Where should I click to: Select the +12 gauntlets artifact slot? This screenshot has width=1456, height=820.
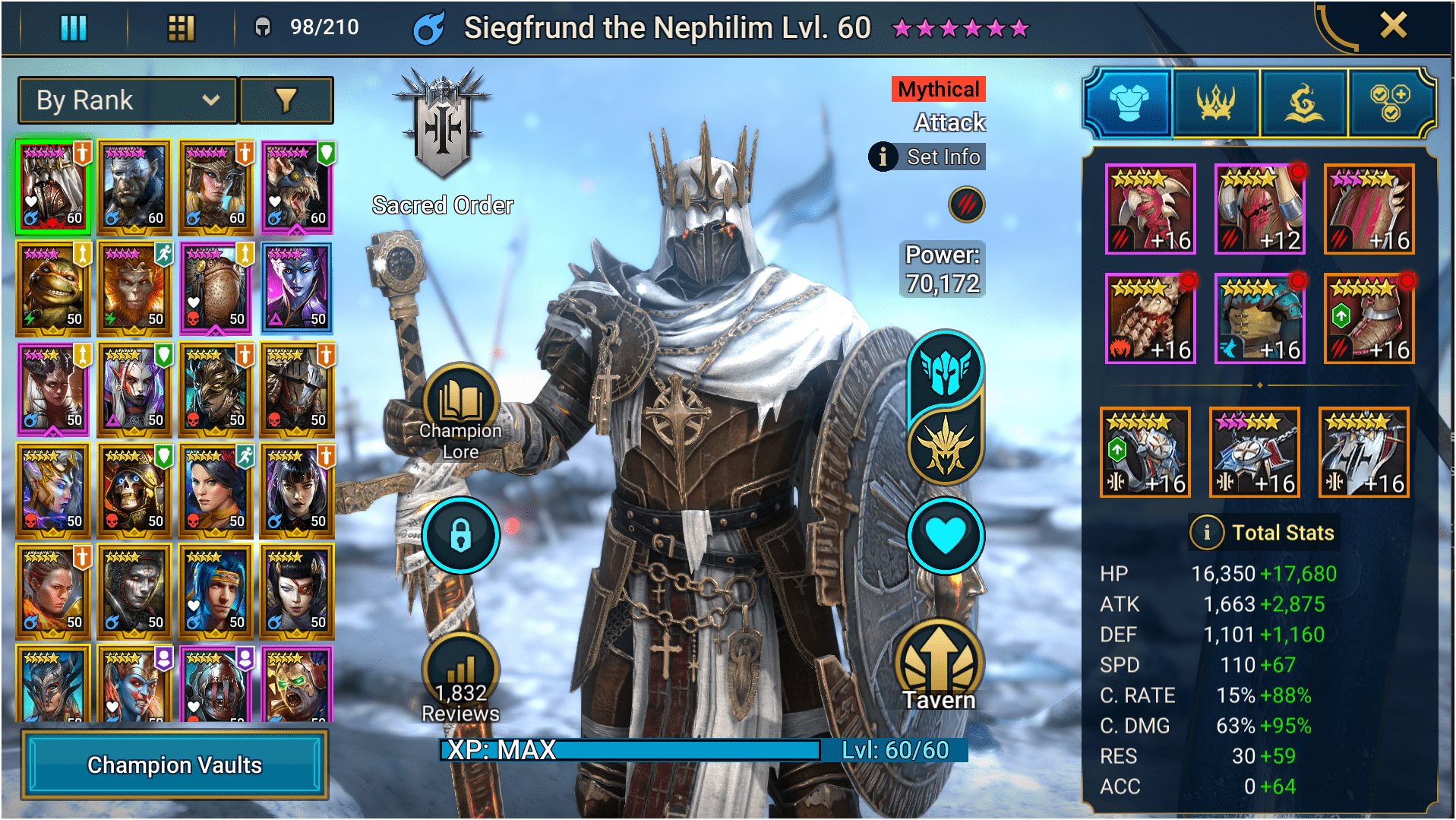click(1259, 208)
